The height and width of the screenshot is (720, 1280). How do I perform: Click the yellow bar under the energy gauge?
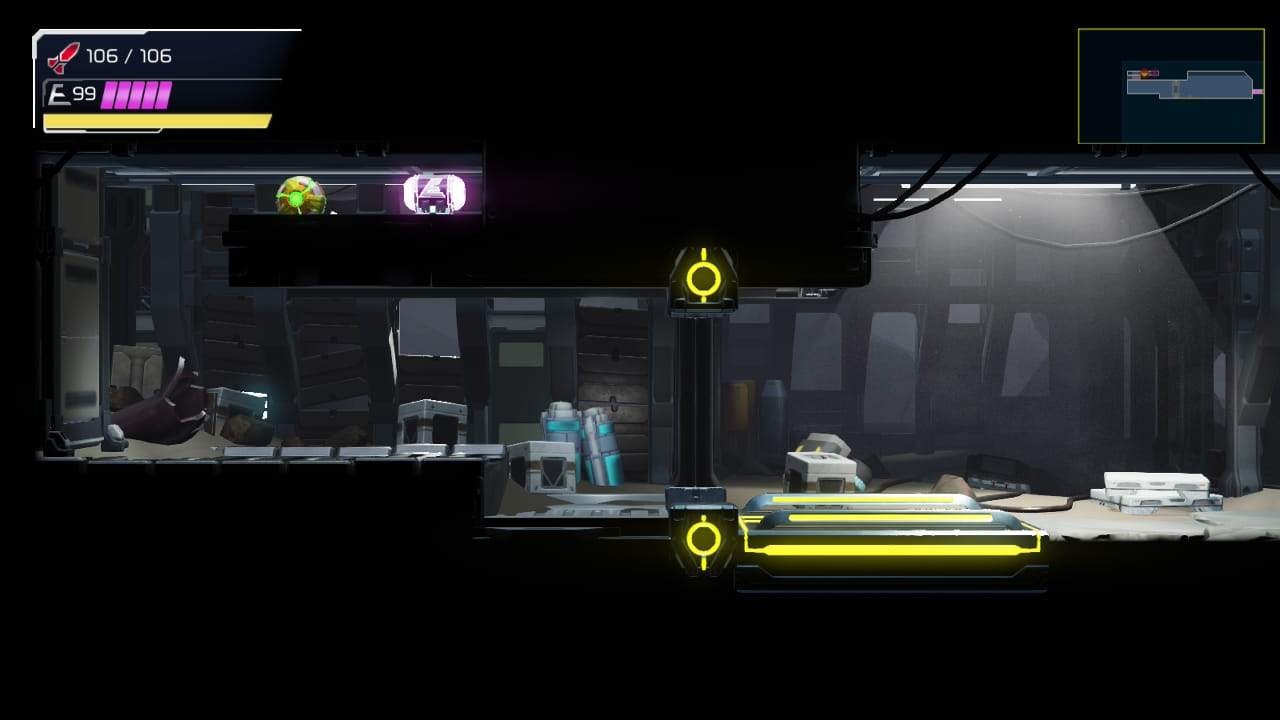155,120
